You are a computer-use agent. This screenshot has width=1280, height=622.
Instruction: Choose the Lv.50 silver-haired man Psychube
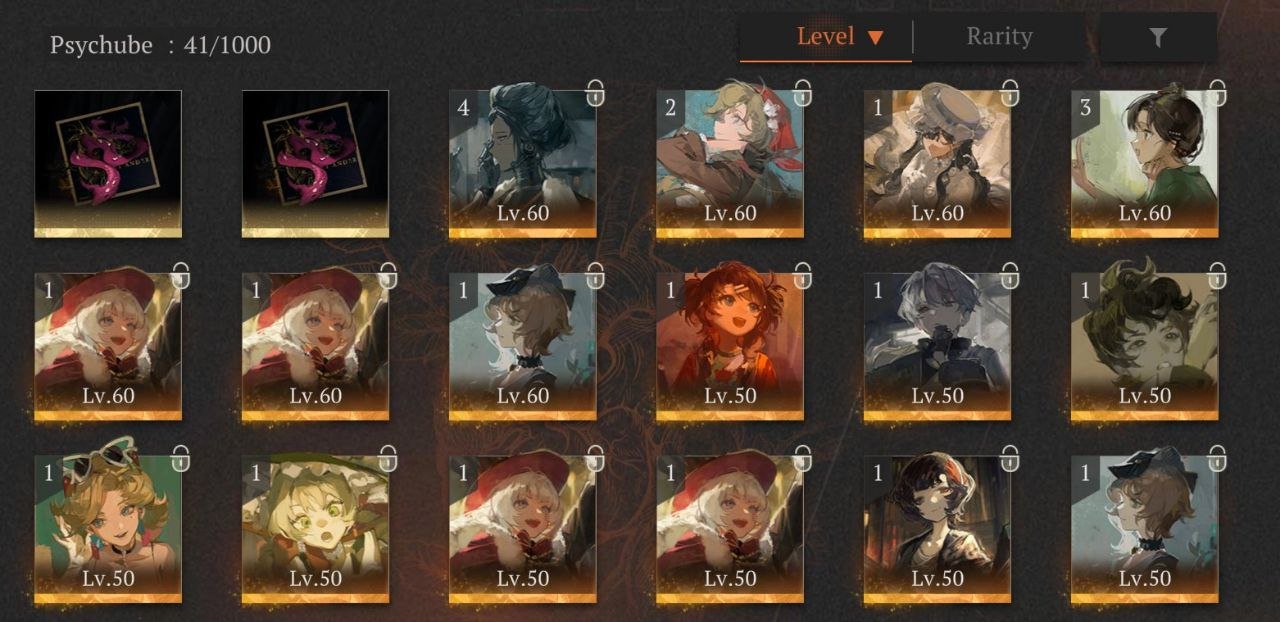click(x=937, y=346)
